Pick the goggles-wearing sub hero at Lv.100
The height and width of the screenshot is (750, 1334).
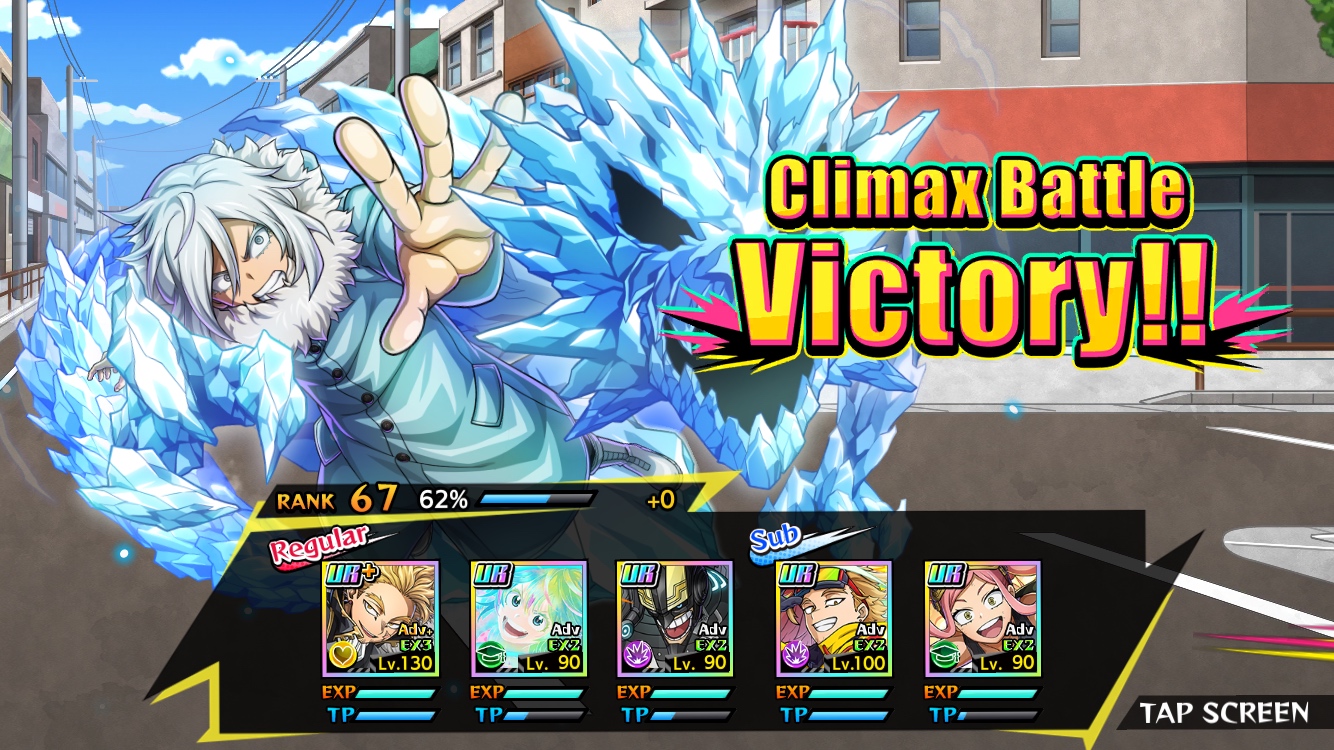(834, 619)
